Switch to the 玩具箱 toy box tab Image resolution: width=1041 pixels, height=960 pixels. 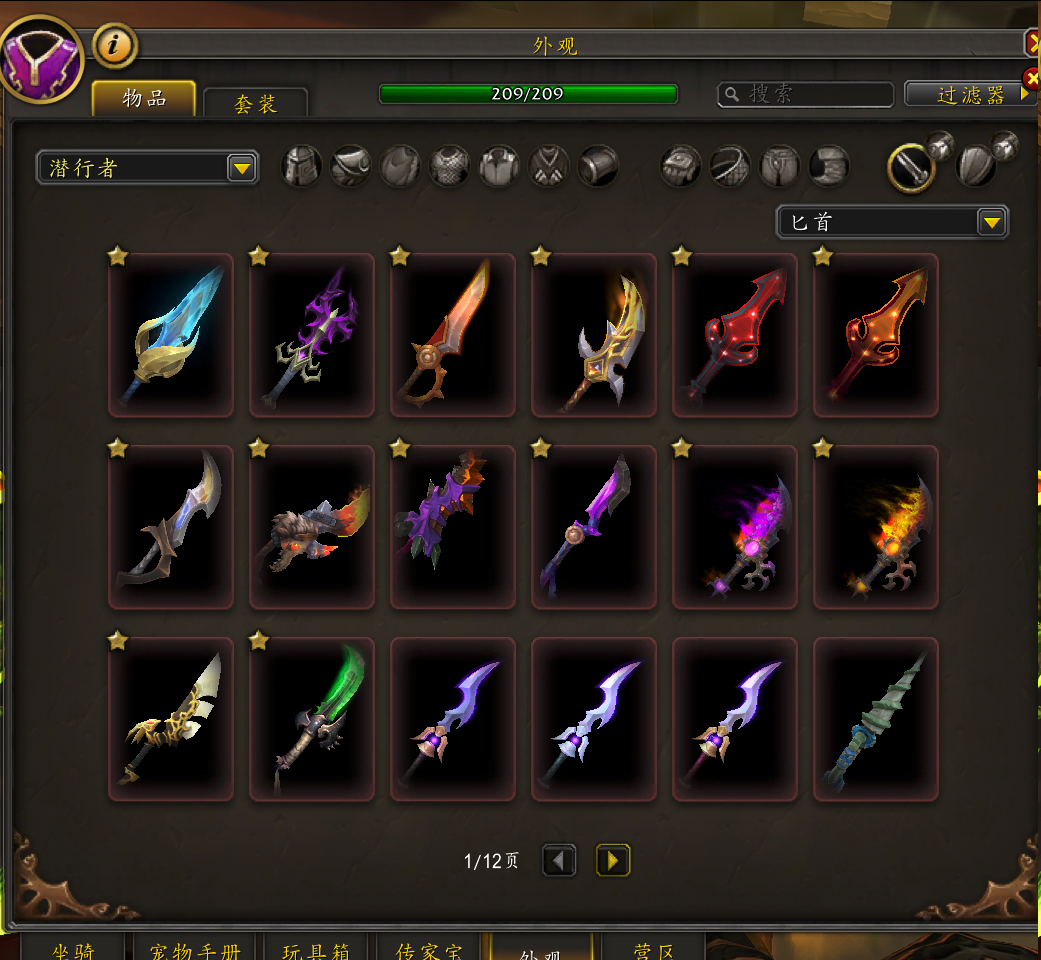pos(315,949)
